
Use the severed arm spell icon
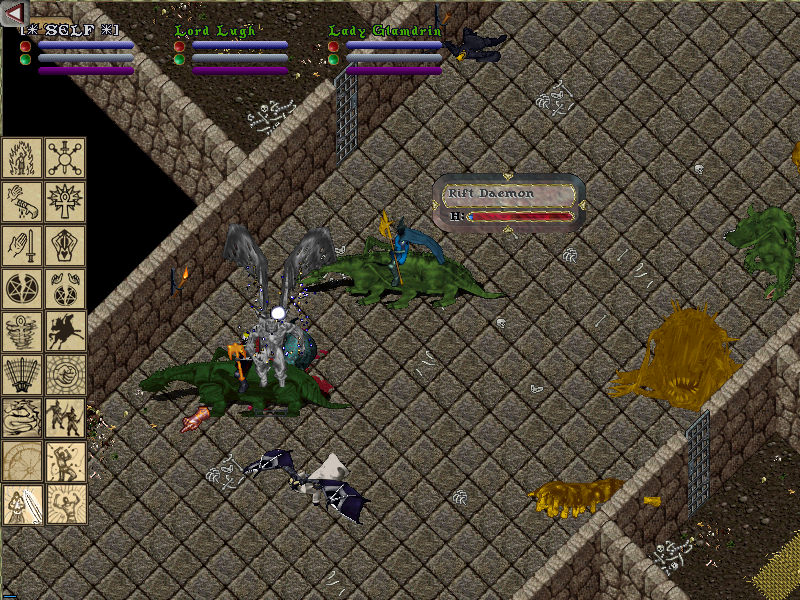[23, 201]
